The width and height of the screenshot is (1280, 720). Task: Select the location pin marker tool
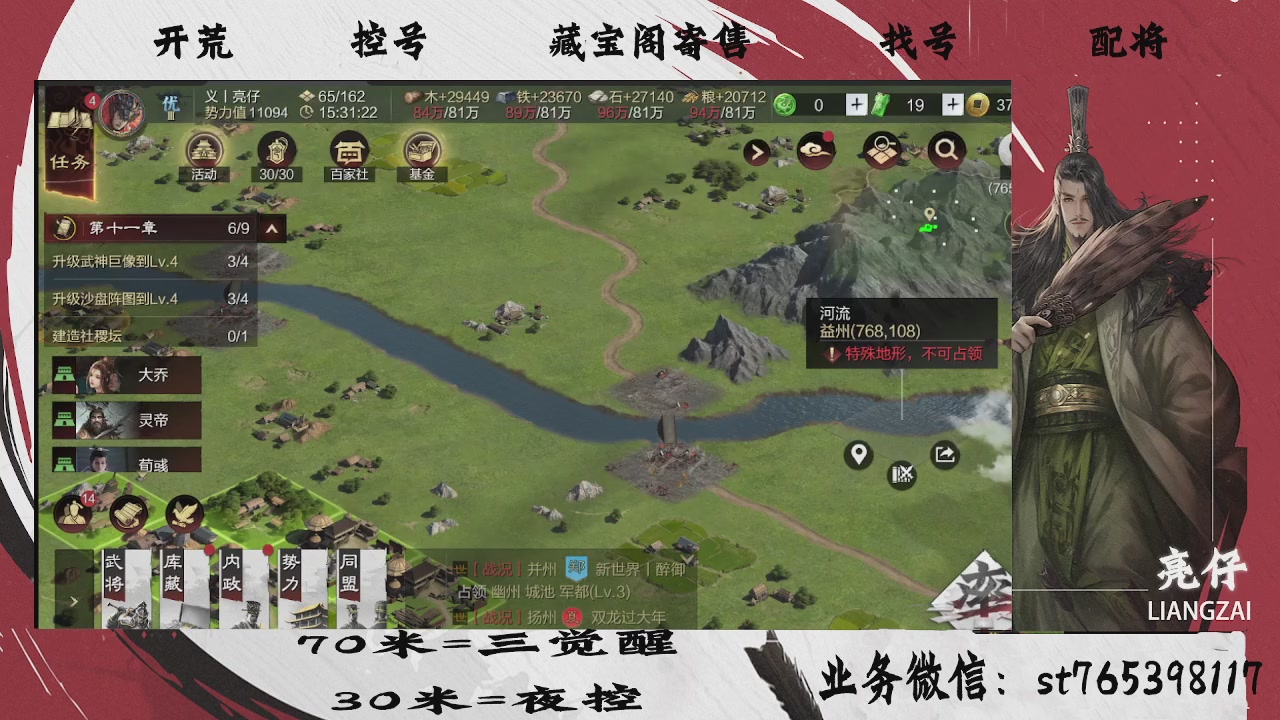[858, 455]
